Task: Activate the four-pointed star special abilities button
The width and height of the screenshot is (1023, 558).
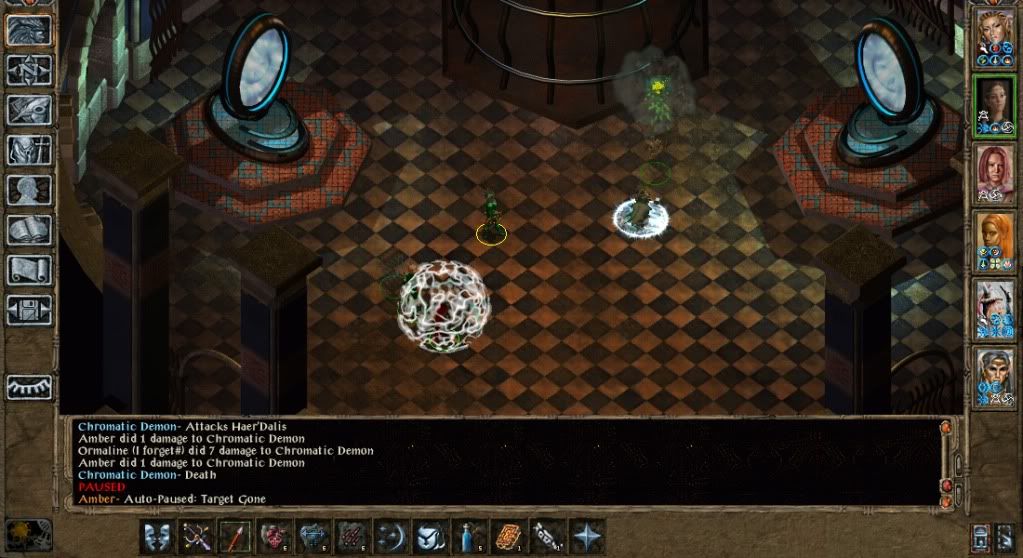Action: pos(586,536)
